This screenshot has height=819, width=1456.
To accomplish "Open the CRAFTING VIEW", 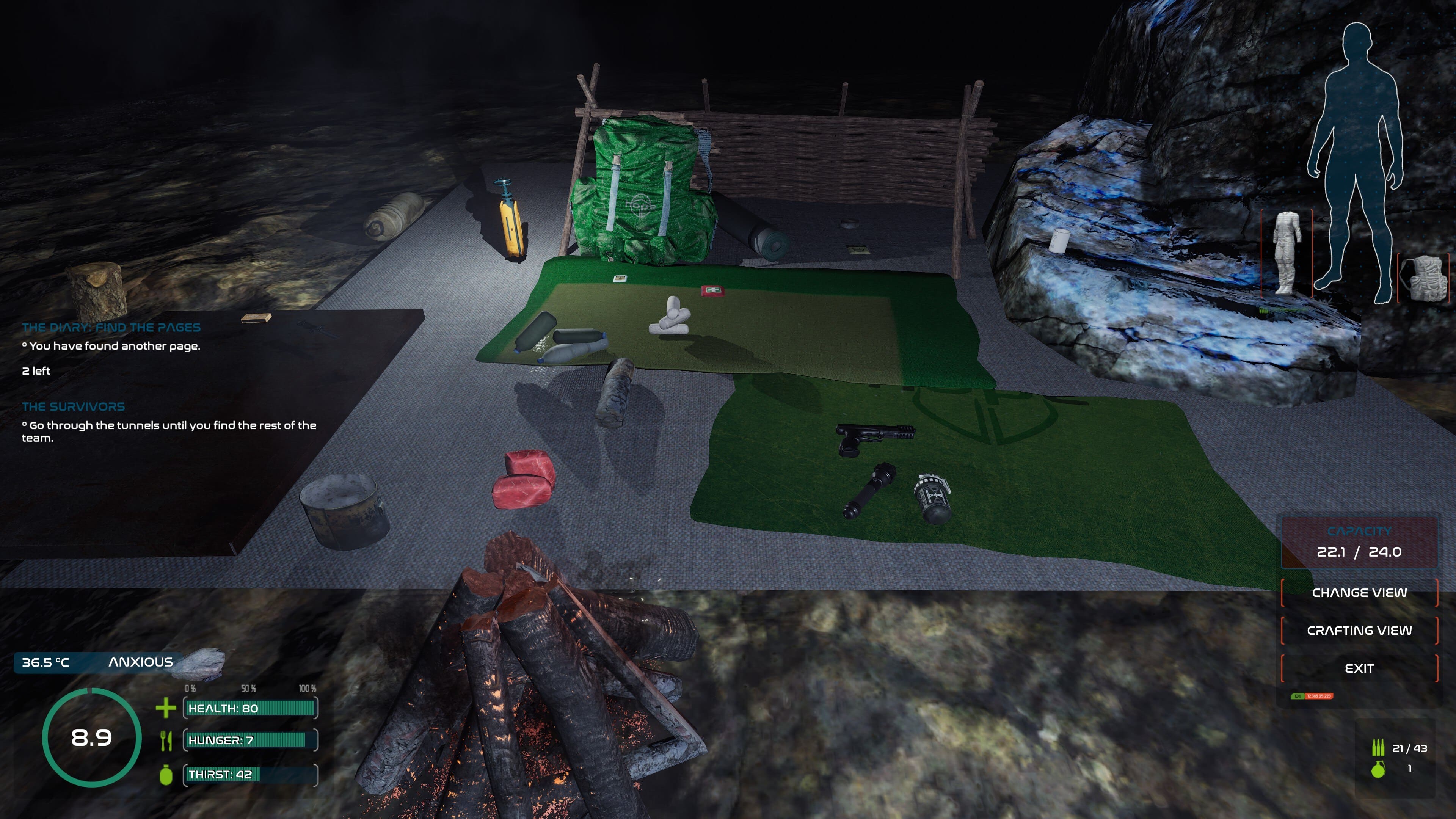I will 1359,630.
